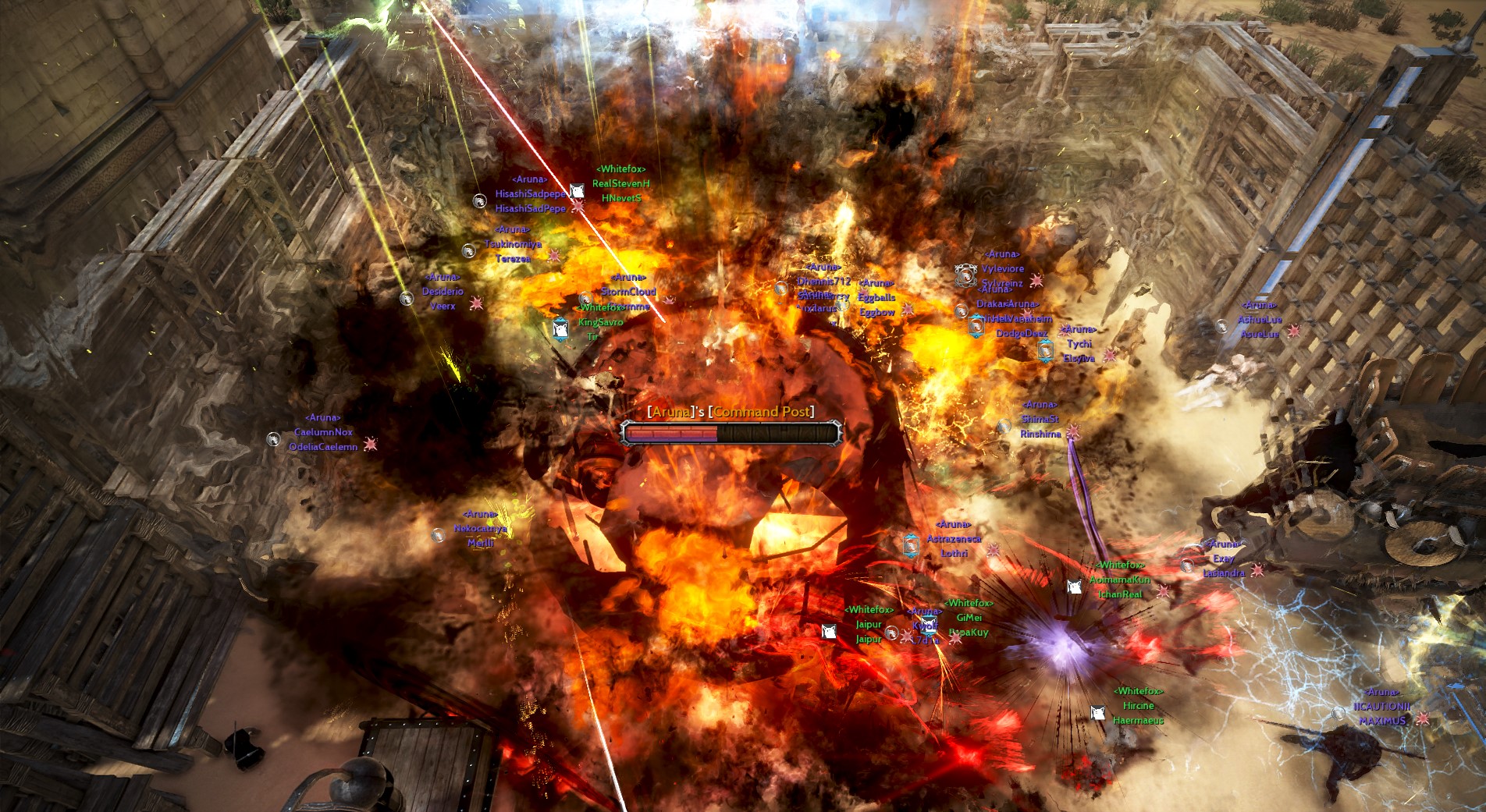Select the Aruna tag above Tsukinomiya

(x=512, y=229)
